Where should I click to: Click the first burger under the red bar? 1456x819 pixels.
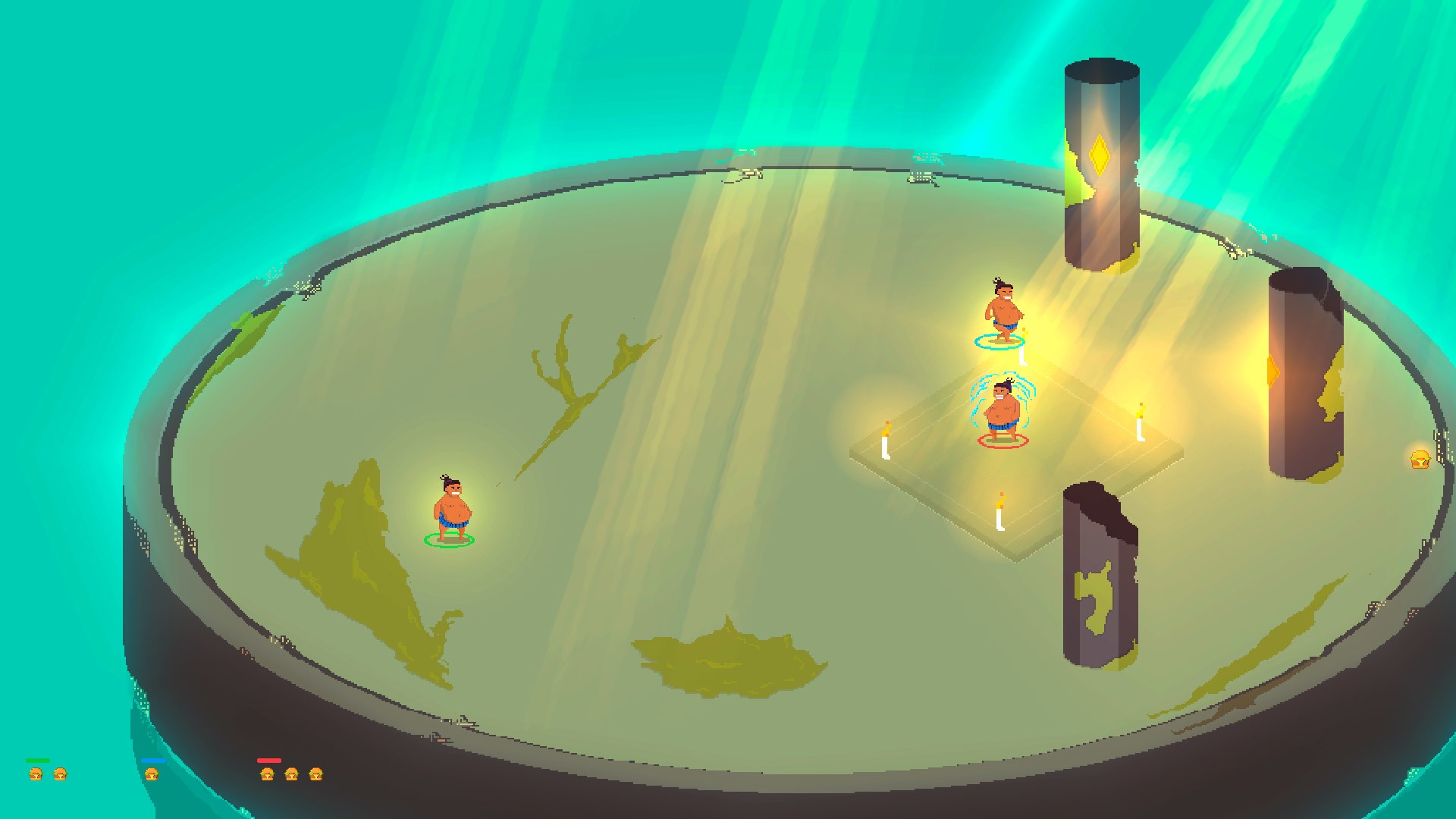[267, 775]
